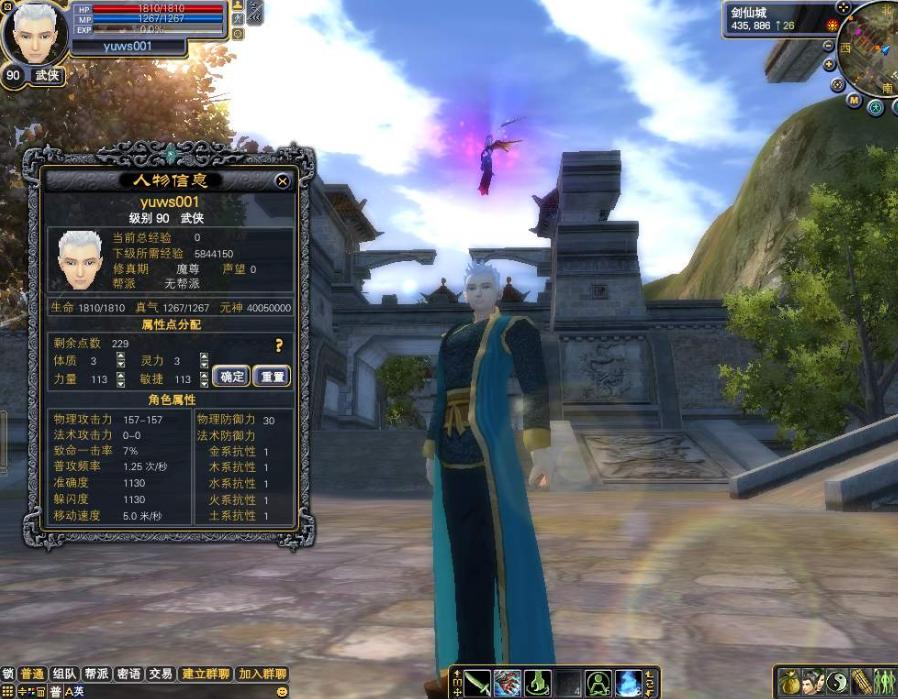Open the 密语 whisper chat tab
Screen dimensions: 898x699
[x=128, y=674]
